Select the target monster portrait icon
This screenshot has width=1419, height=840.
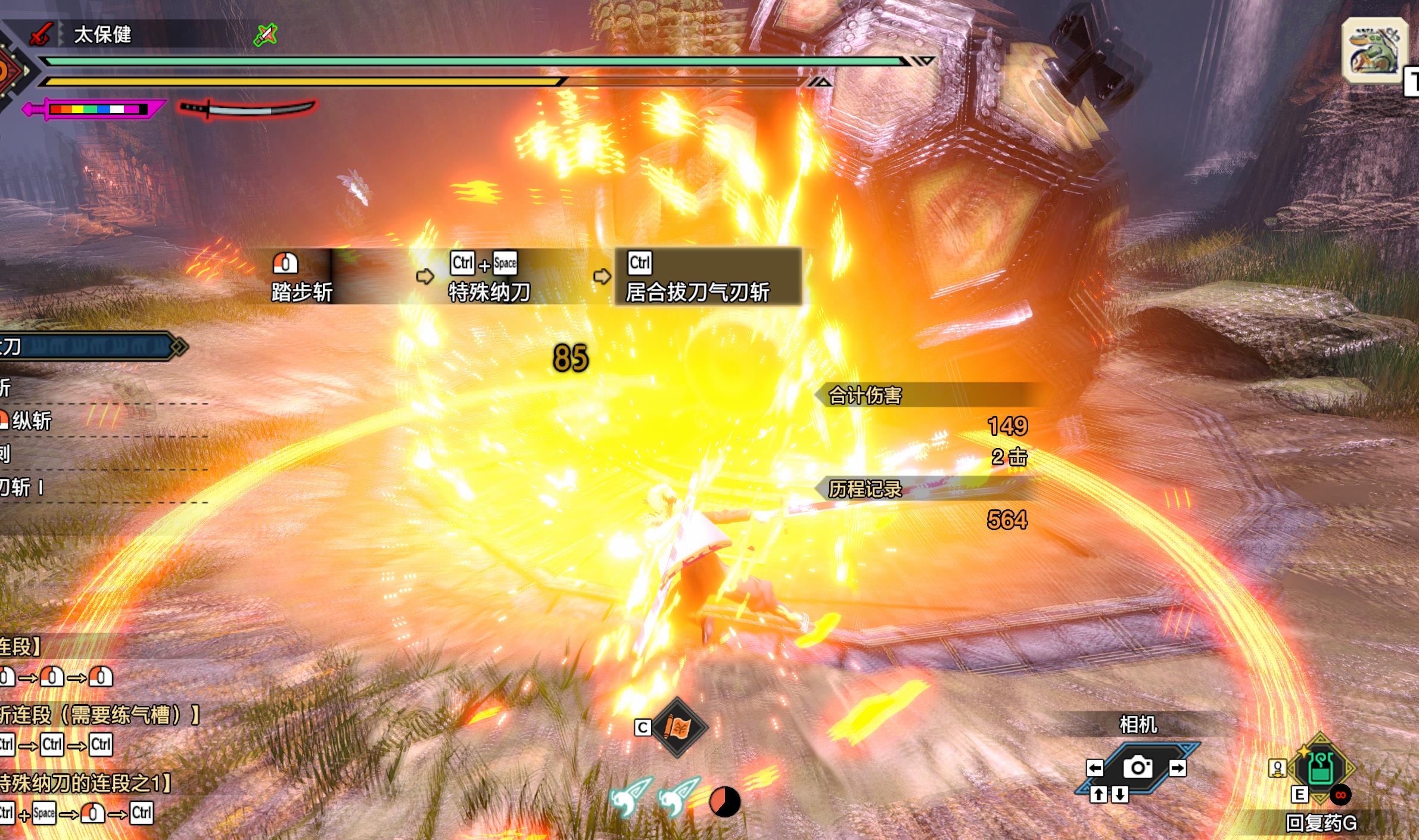point(1374,50)
